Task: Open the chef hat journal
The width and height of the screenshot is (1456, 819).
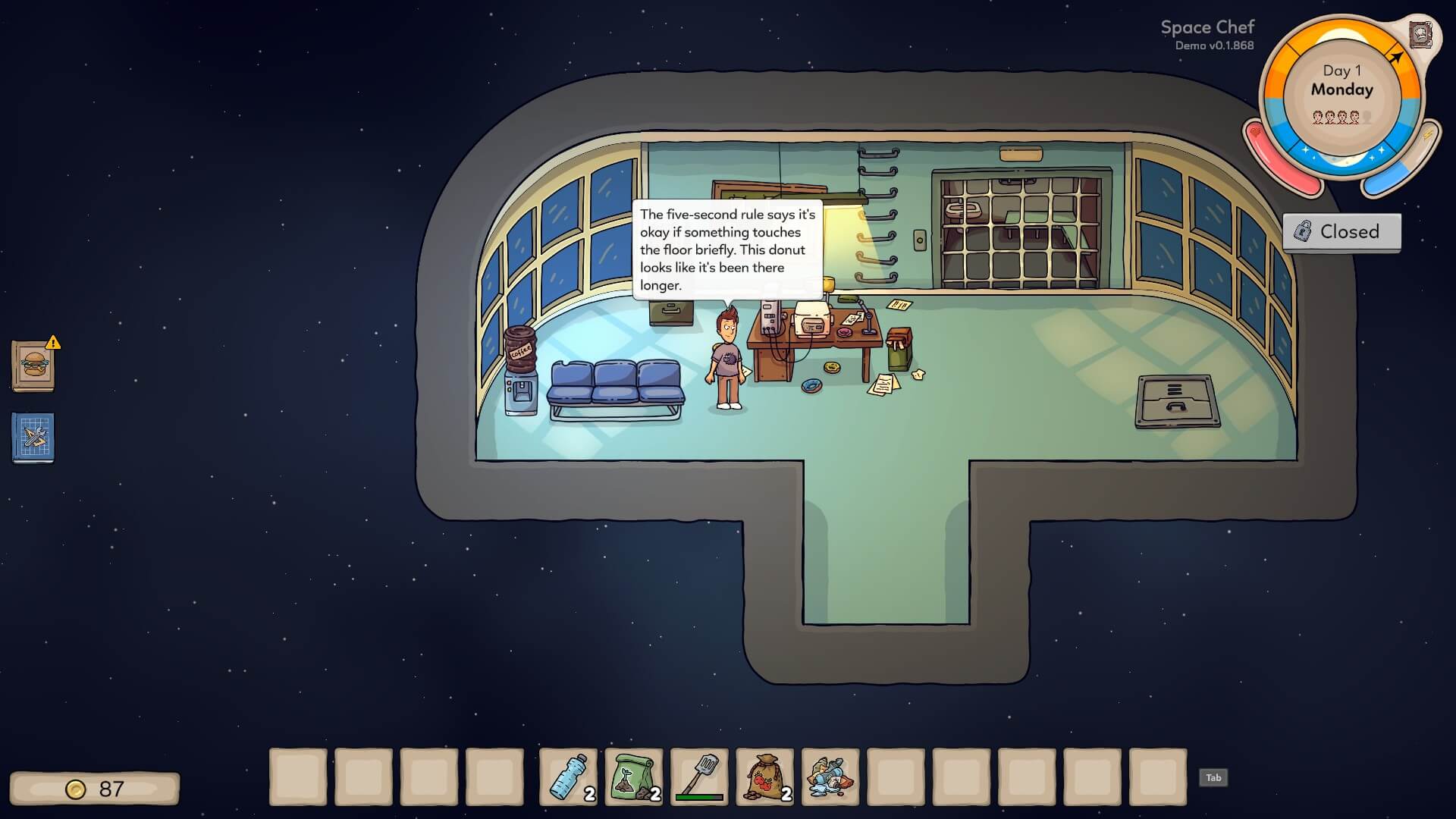Action: pyautogui.click(x=1420, y=35)
